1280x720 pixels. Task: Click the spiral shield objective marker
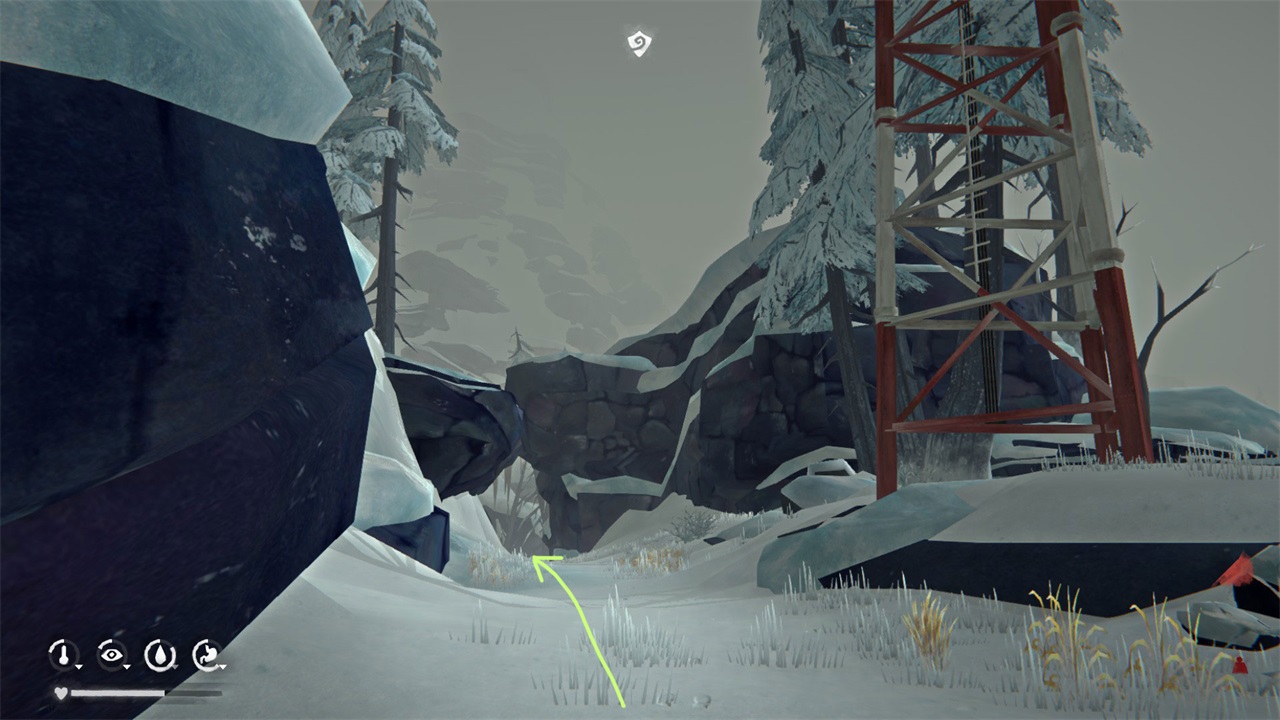pyautogui.click(x=639, y=43)
